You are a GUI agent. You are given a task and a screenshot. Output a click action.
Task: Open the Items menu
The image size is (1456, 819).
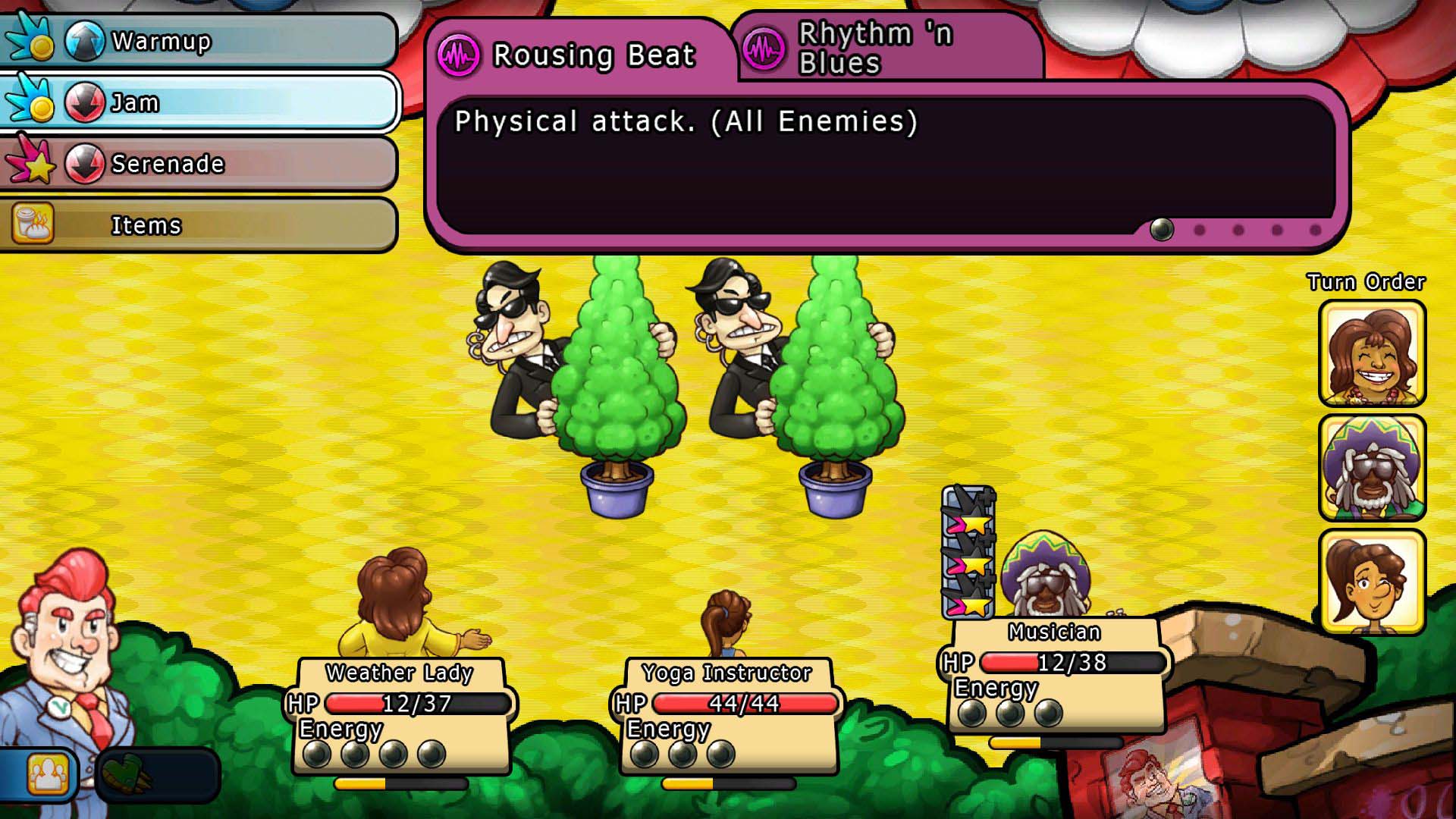[199, 225]
